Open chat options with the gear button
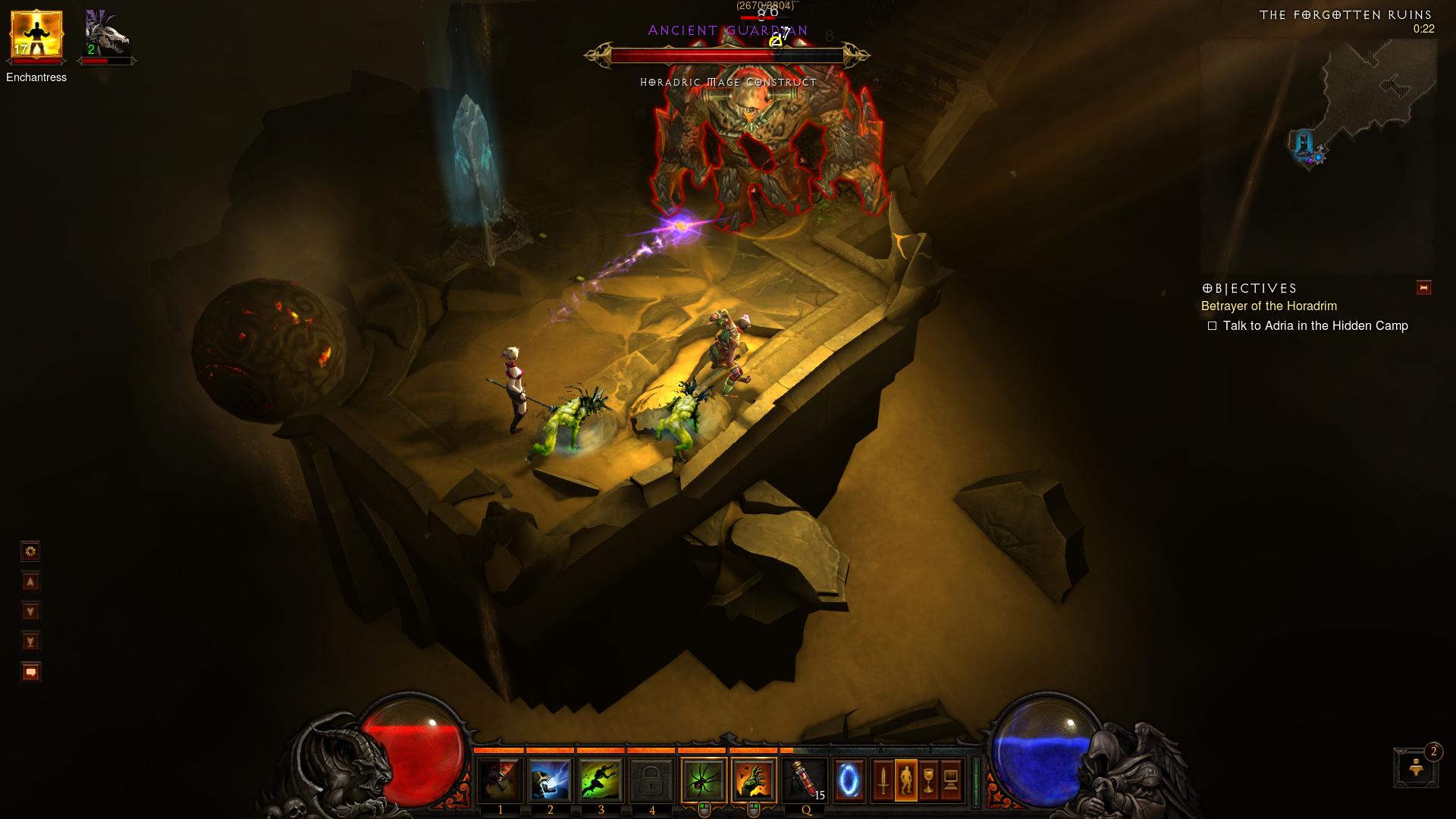Screen dimensions: 1456x819 coord(30,551)
